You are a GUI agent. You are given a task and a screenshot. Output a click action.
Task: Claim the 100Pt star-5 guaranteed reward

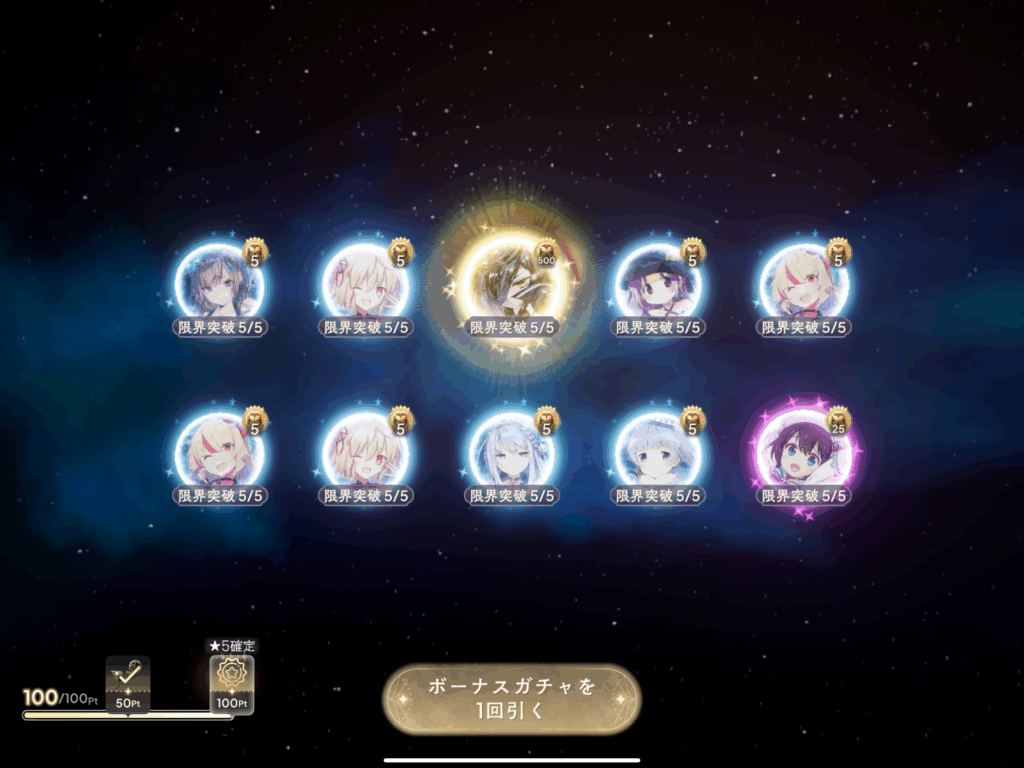231,682
